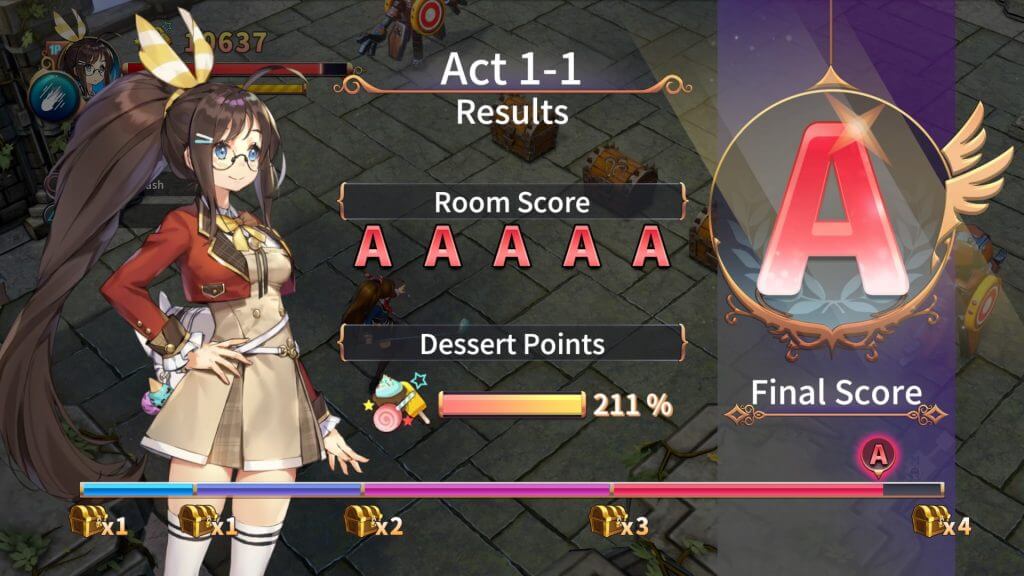Select the x2 treasure chest reward
Image resolution: width=1024 pixels, height=576 pixels.
361,521
